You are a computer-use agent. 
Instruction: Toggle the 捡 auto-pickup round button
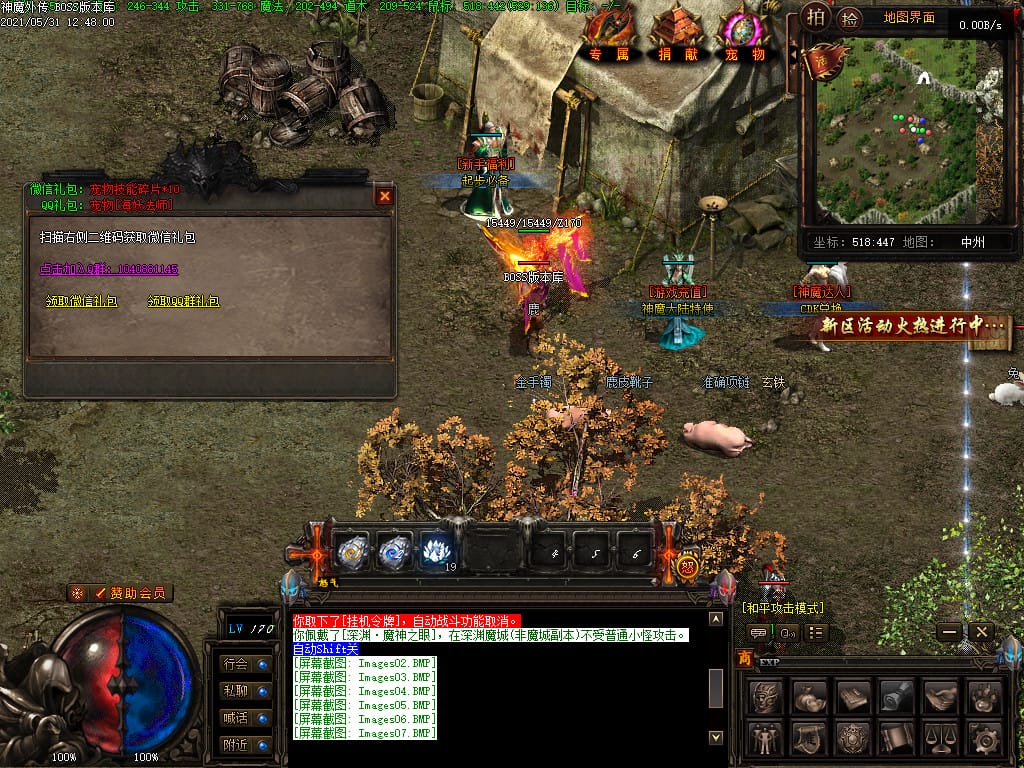849,18
